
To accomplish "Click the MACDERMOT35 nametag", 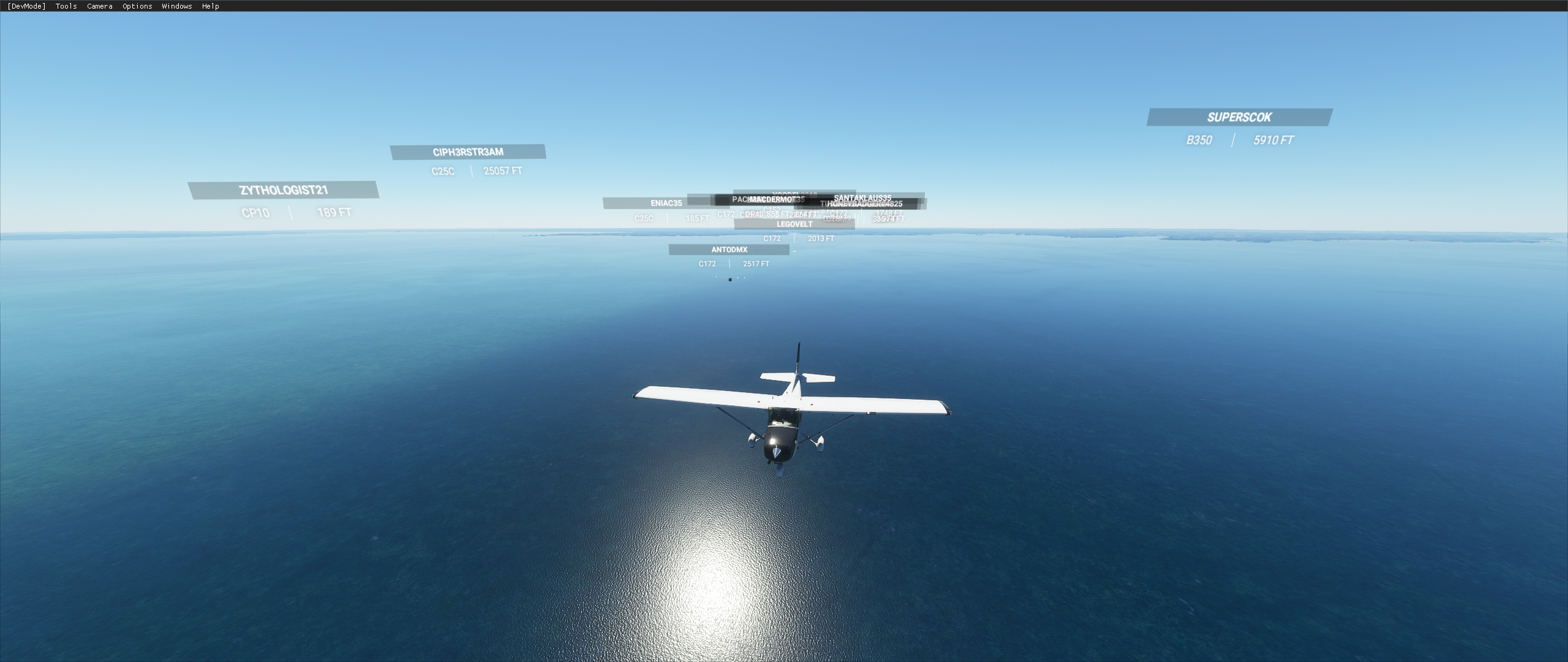I will pyautogui.click(x=777, y=199).
